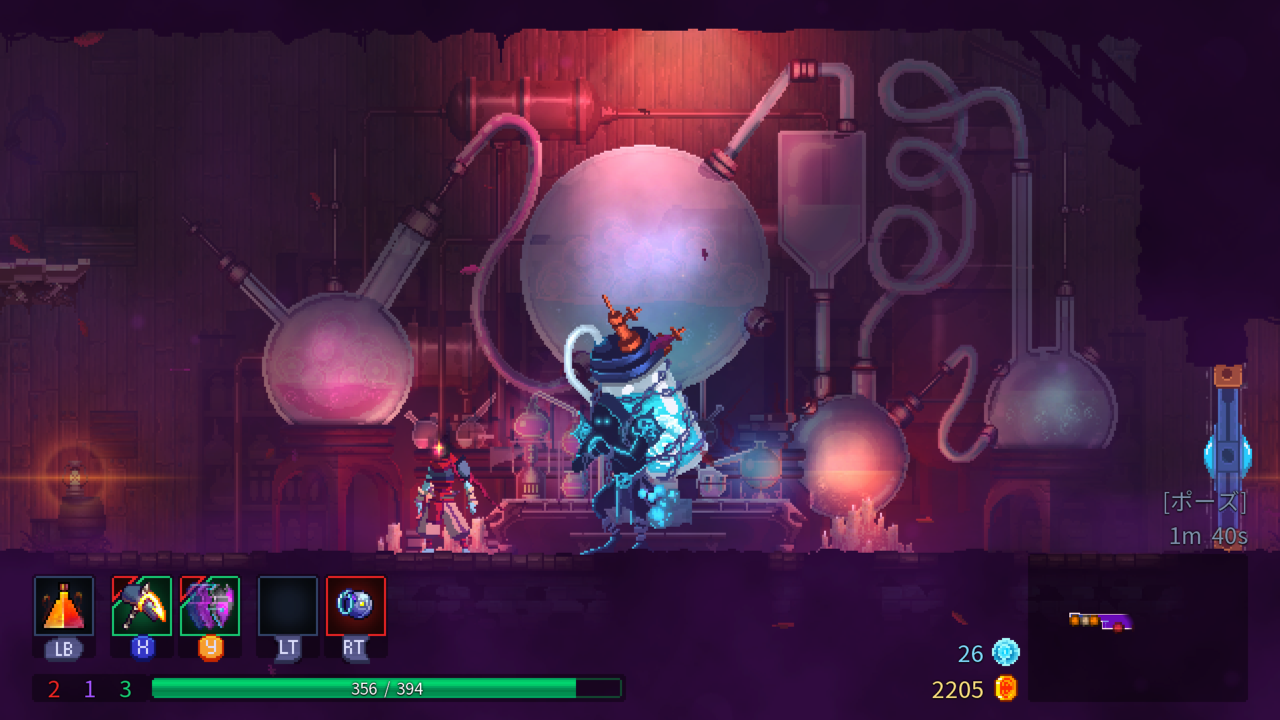This screenshot has height=720, width=1280.
Task: Select the health flask slot
Action: coord(64,606)
